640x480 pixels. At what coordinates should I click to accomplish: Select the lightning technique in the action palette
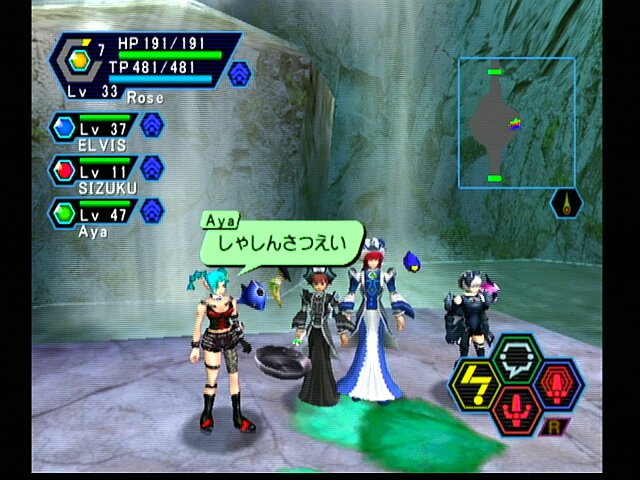tap(476, 384)
